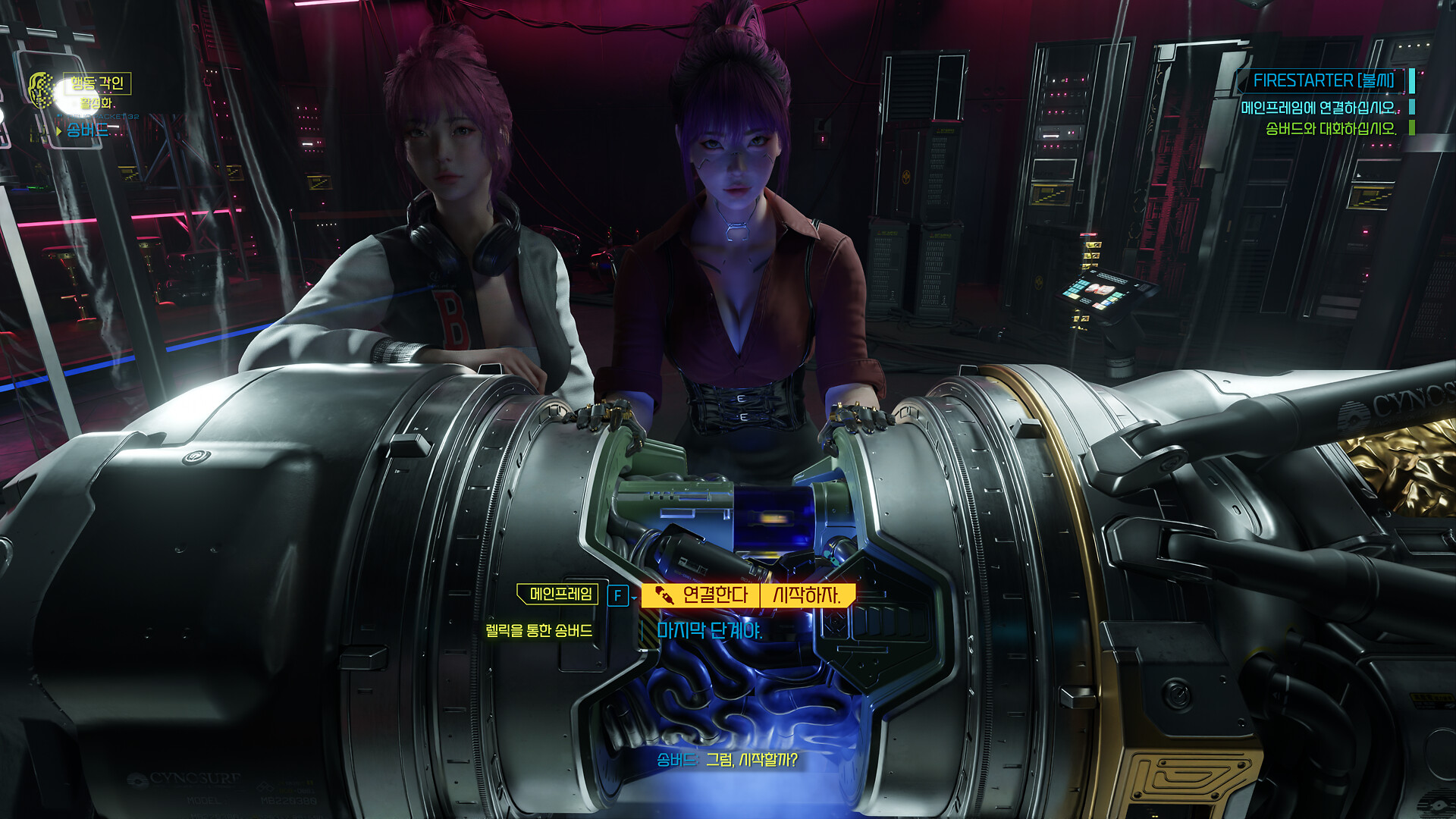Image resolution: width=1456 pixels, height=819 pixels.
Task: Click the 송버드 caller name in HUD
Action: coord(86,130)
